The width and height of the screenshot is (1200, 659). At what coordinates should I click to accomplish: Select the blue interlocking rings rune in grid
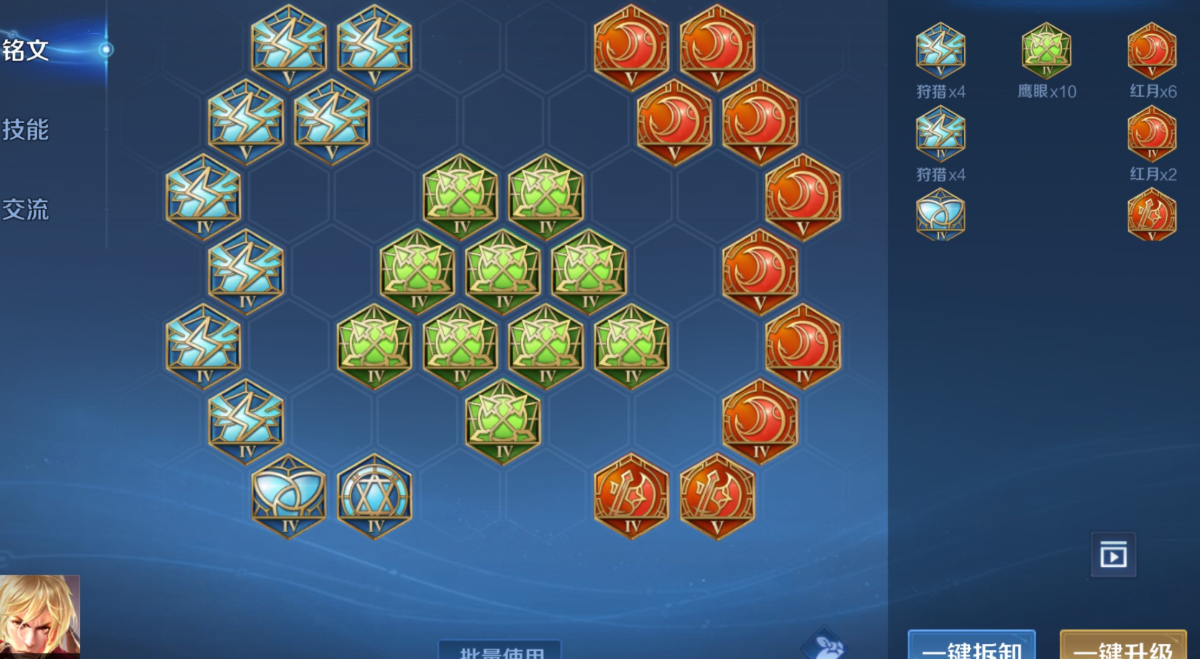pyautogui.click(x=289, y=496)
